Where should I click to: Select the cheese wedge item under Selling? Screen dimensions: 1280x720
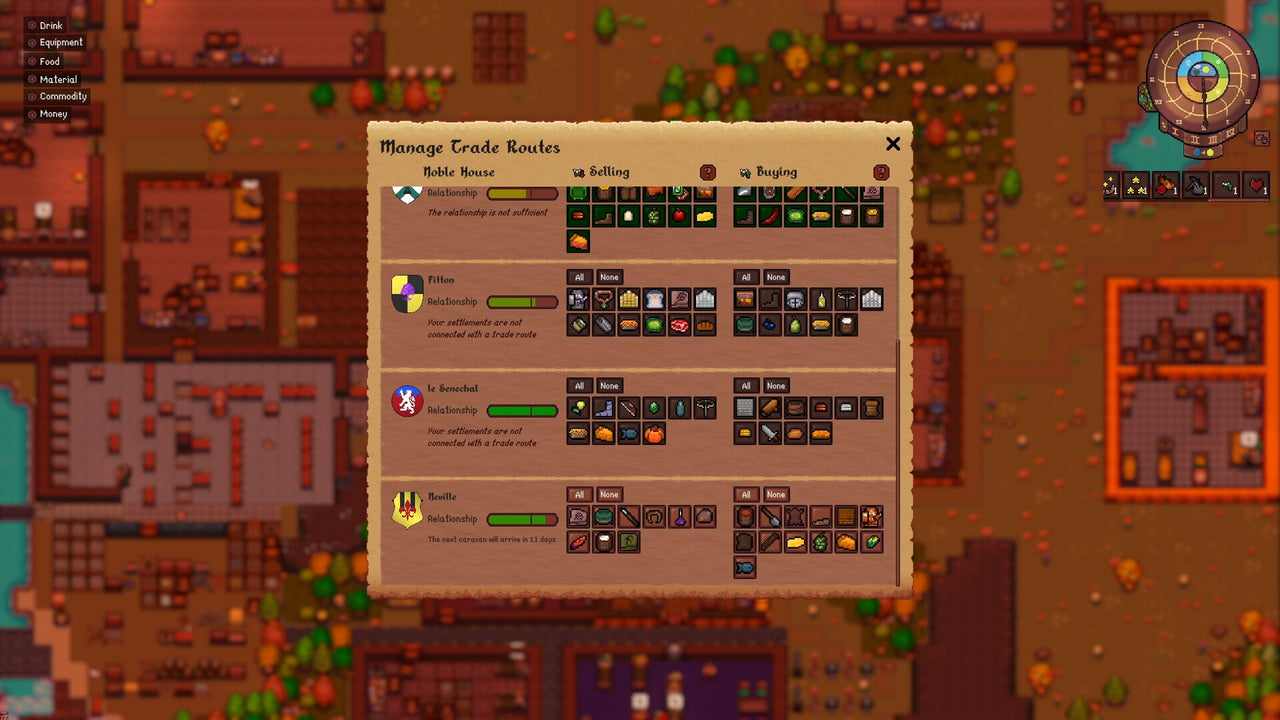tap(703, 215)
